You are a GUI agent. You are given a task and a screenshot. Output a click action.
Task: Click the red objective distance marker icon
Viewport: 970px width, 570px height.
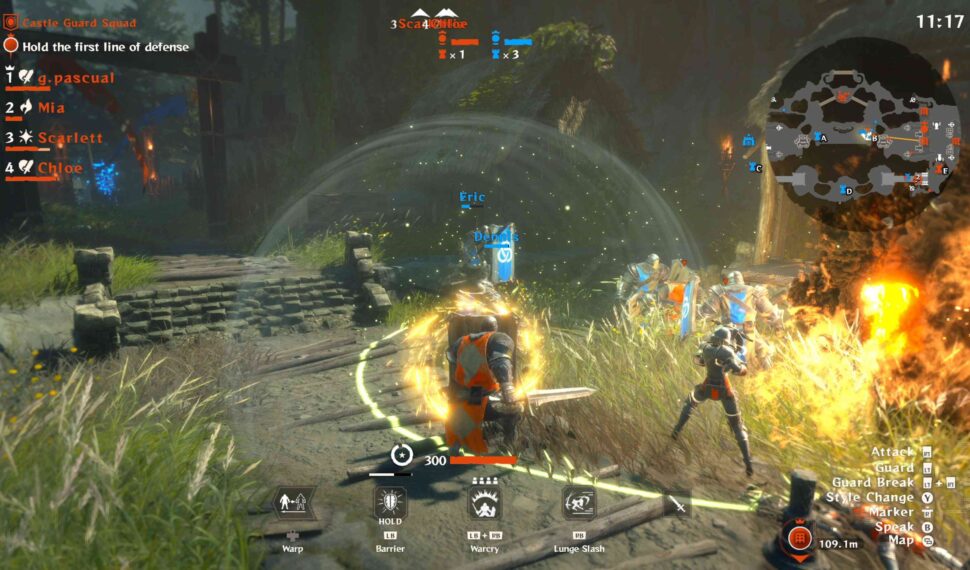point(798,538)
